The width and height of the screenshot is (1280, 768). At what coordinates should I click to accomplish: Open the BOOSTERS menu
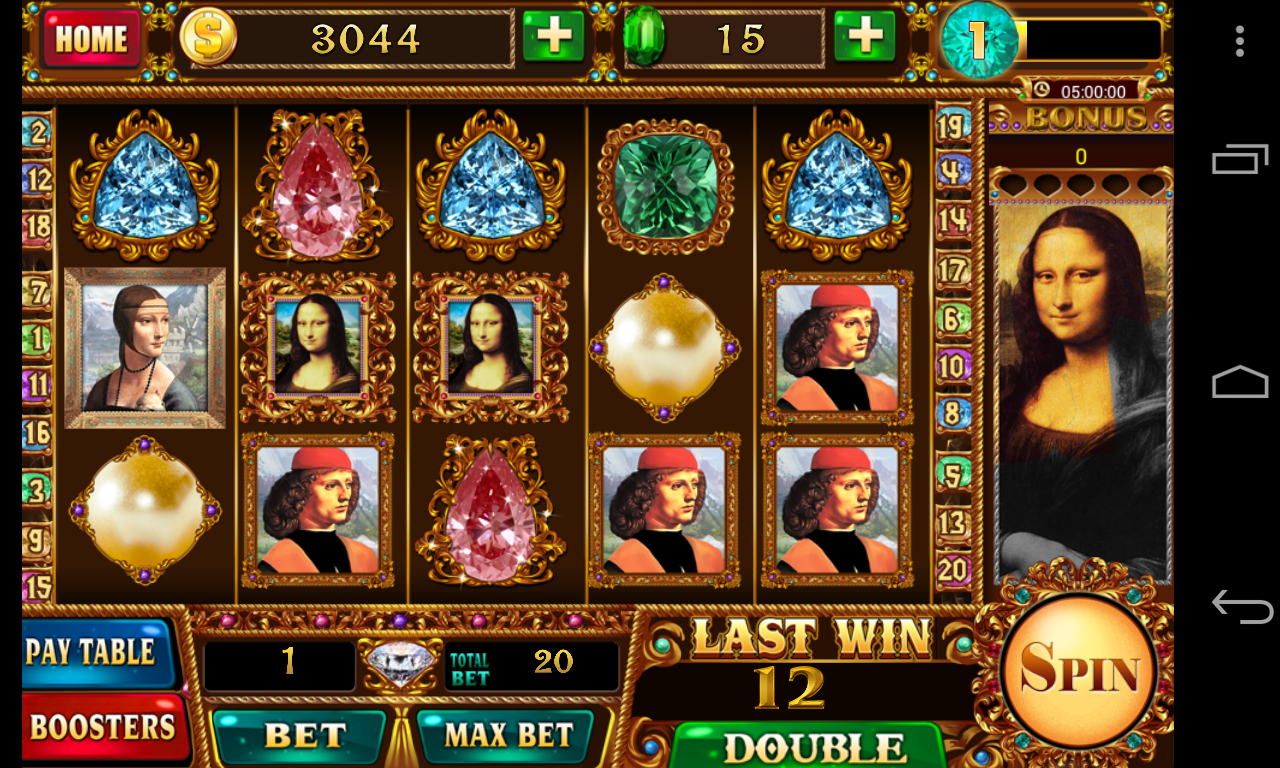tap(101, 727)
